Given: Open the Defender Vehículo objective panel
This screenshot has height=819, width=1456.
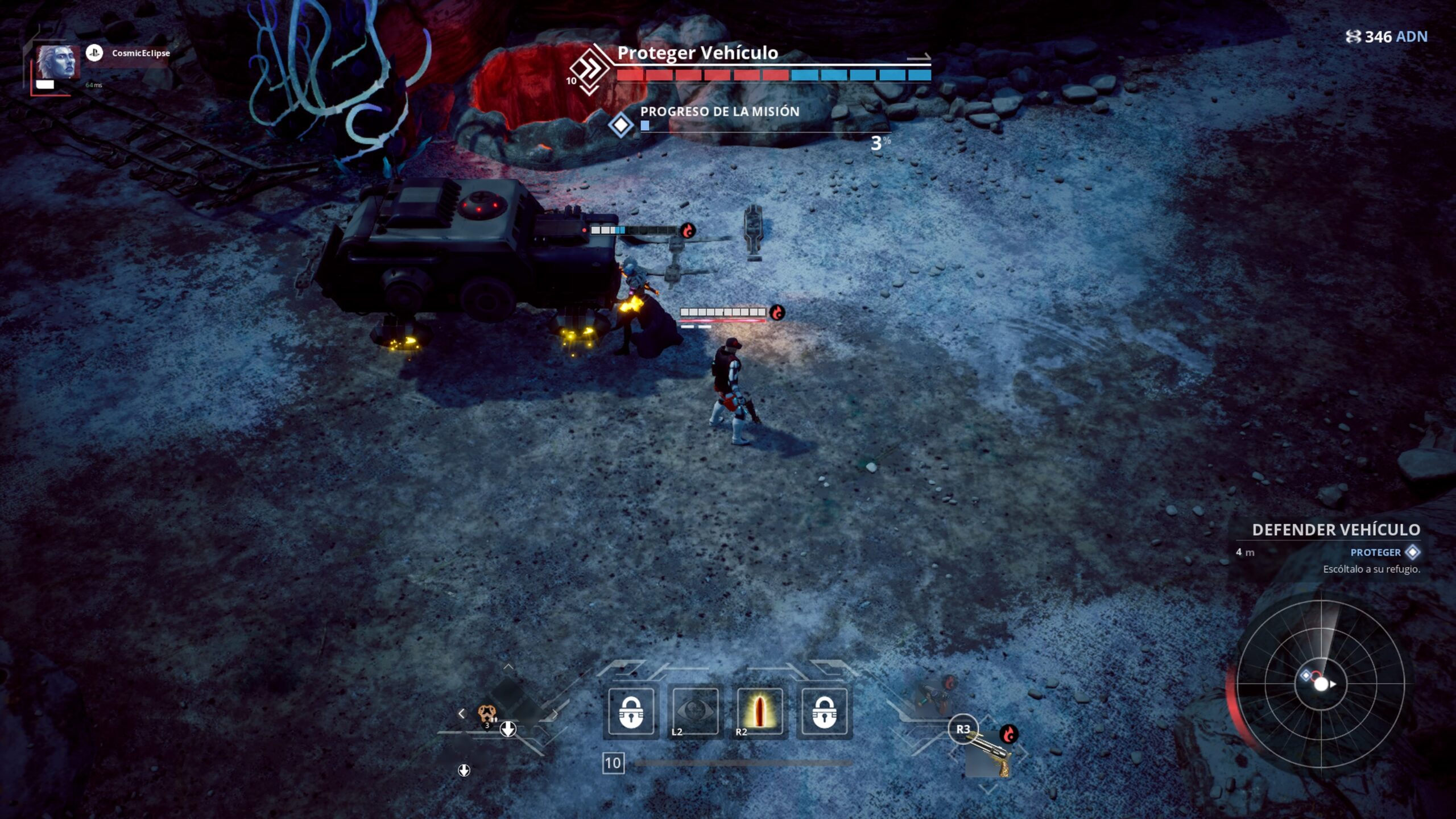Looking at the screenshot, I should tap(1335, 530).
